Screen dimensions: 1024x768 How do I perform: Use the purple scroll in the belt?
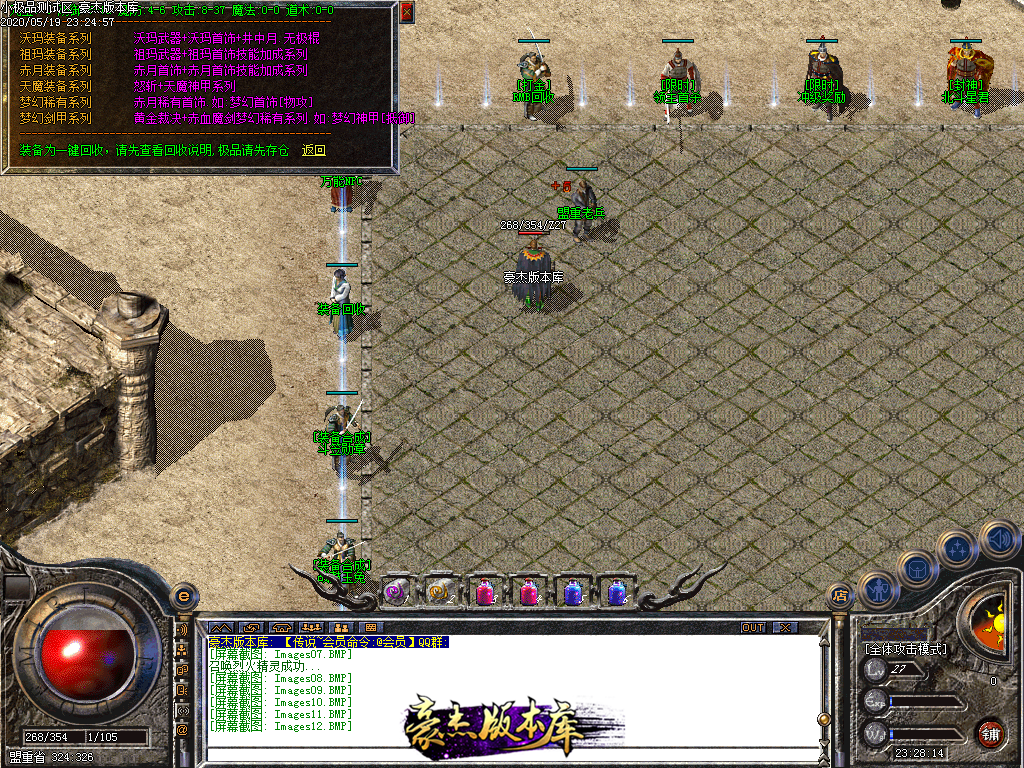[x=397, y=592]
